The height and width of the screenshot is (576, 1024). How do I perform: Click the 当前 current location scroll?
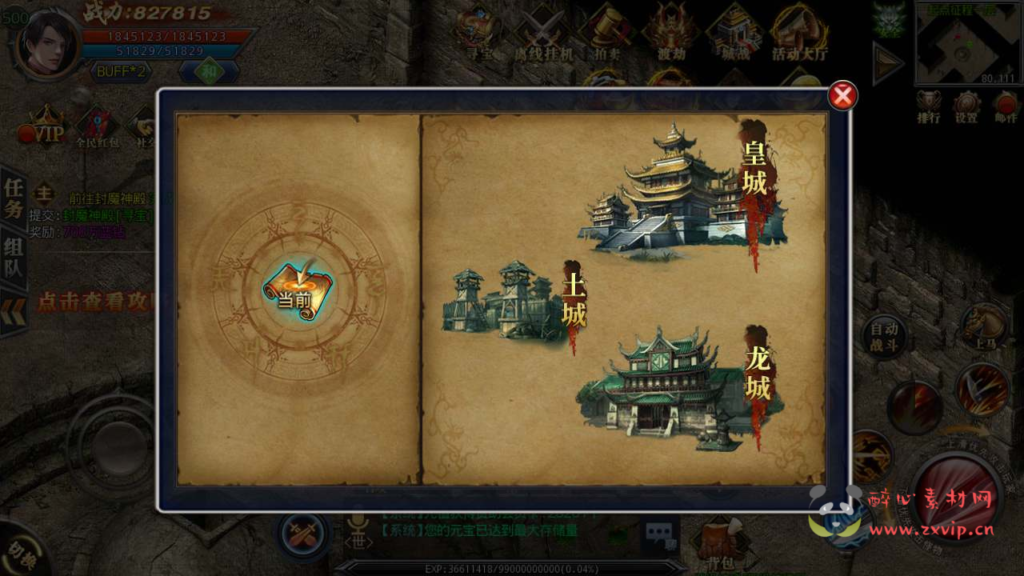297,288
